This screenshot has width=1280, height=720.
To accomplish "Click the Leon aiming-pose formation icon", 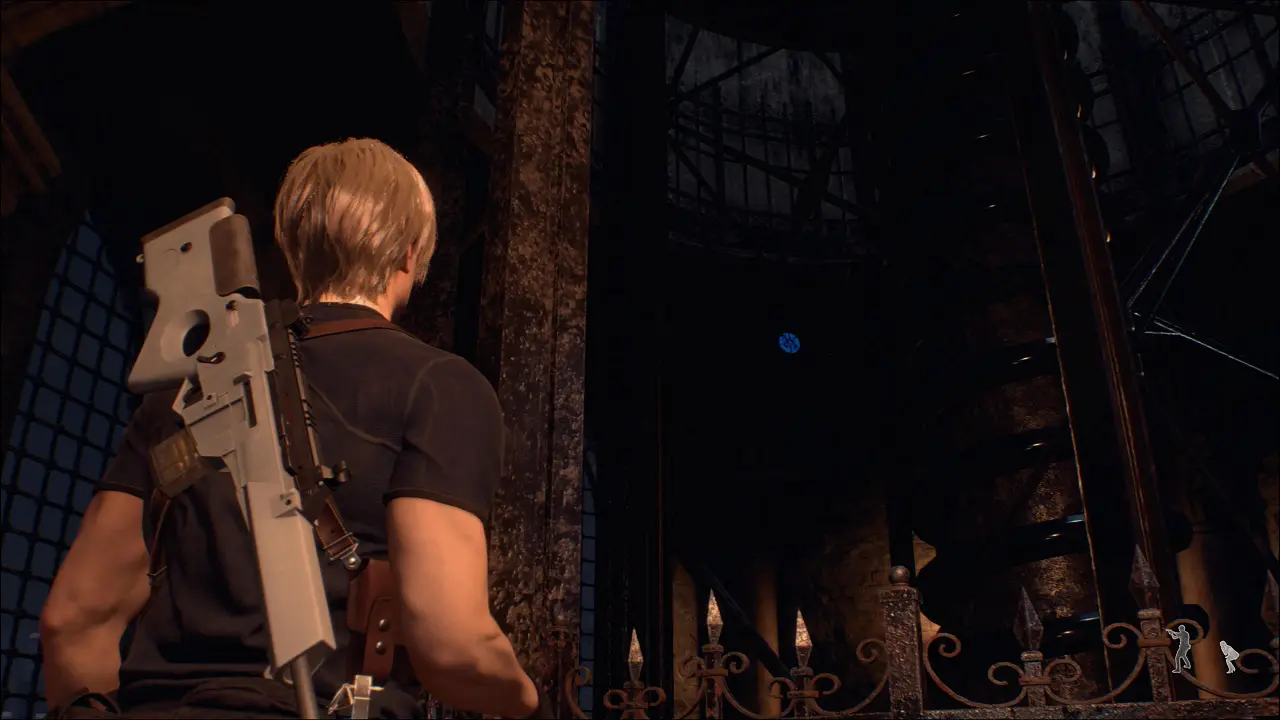I will [1182, 647].
